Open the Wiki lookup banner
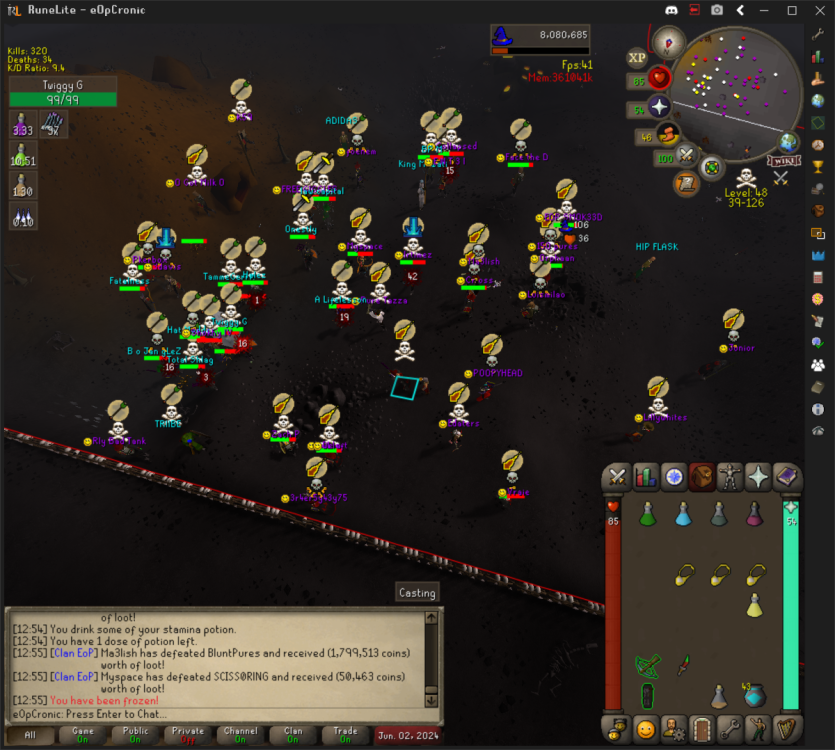 785,161
